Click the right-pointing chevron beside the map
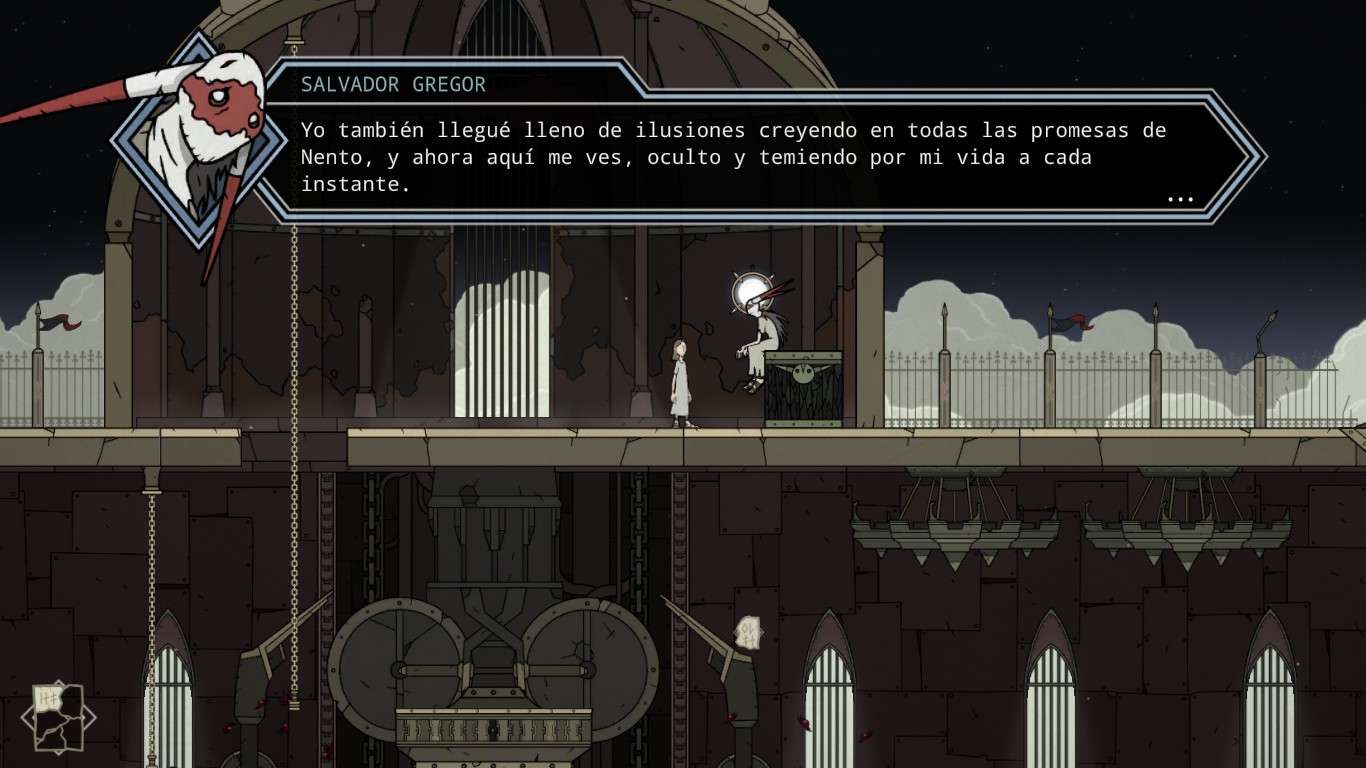The image size is (1366, 768). pos(91,716)
